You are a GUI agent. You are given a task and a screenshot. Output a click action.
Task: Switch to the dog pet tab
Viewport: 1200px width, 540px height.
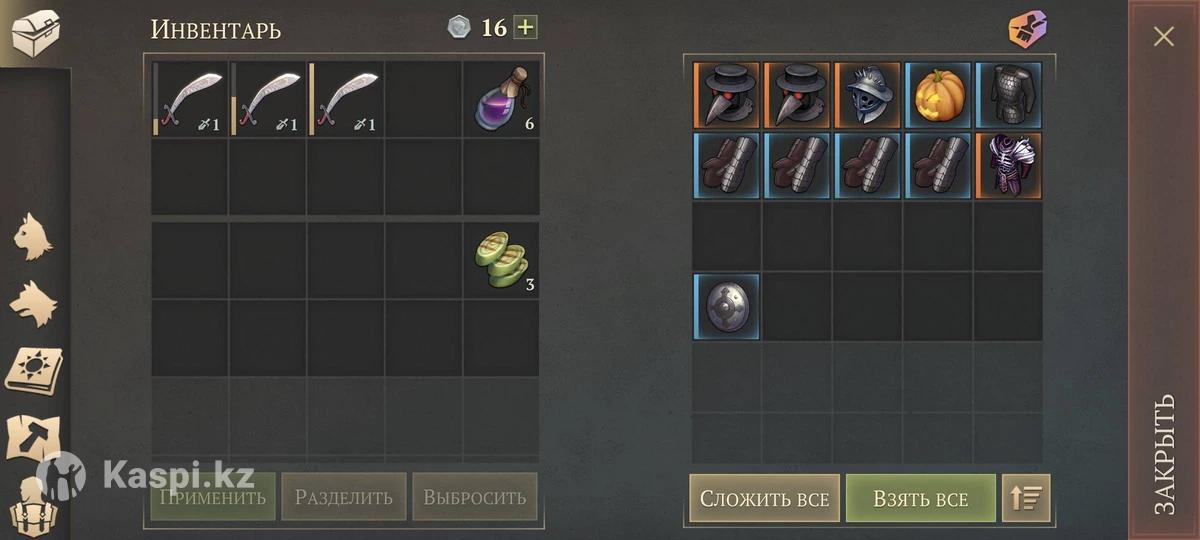point(33,302)
